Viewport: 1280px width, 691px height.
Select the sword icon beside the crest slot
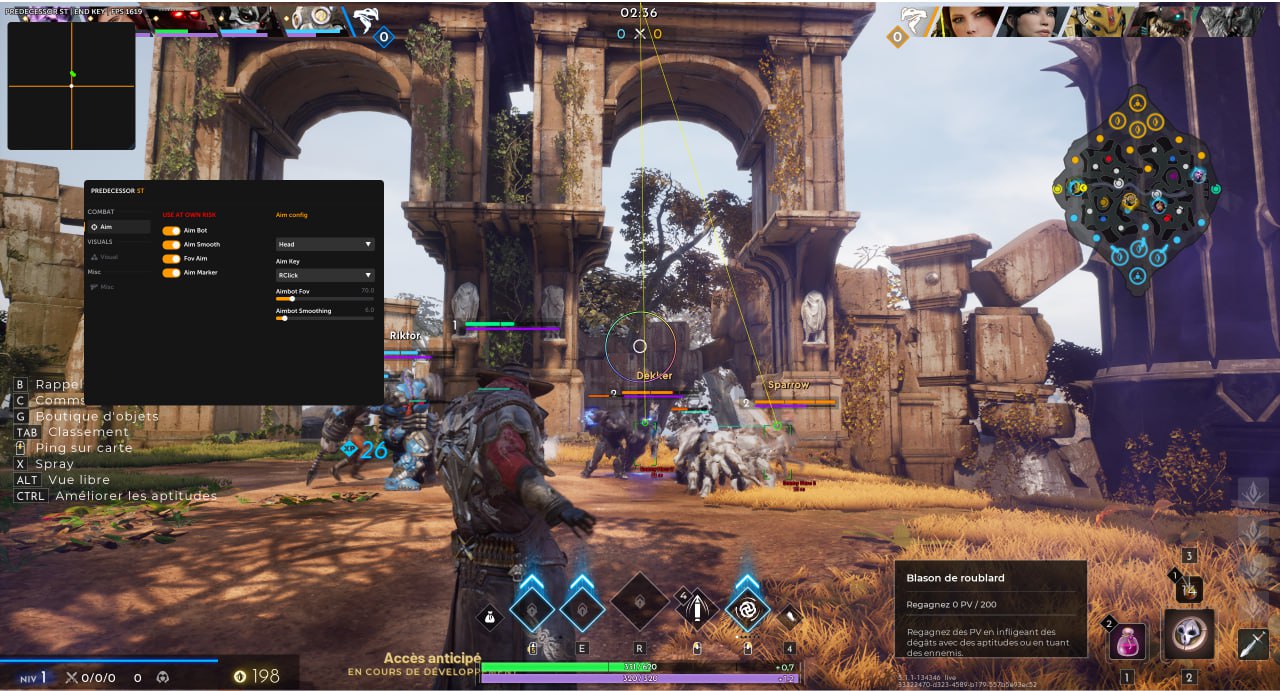pos(1253,643)
